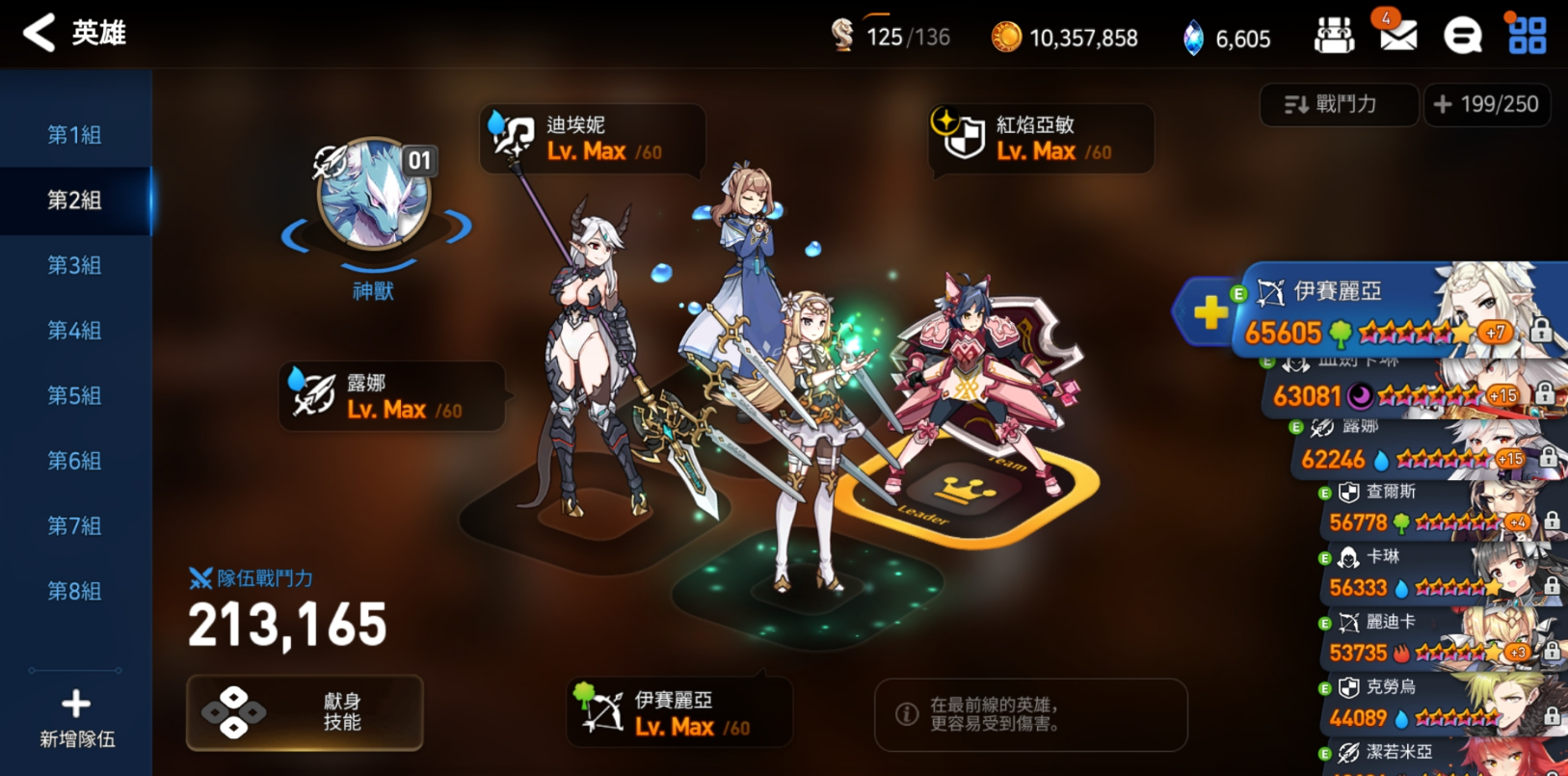This screenshot has height=776, width=1568.
Task: Expand hero capacity at 199/250
Action: point(1487,104)
